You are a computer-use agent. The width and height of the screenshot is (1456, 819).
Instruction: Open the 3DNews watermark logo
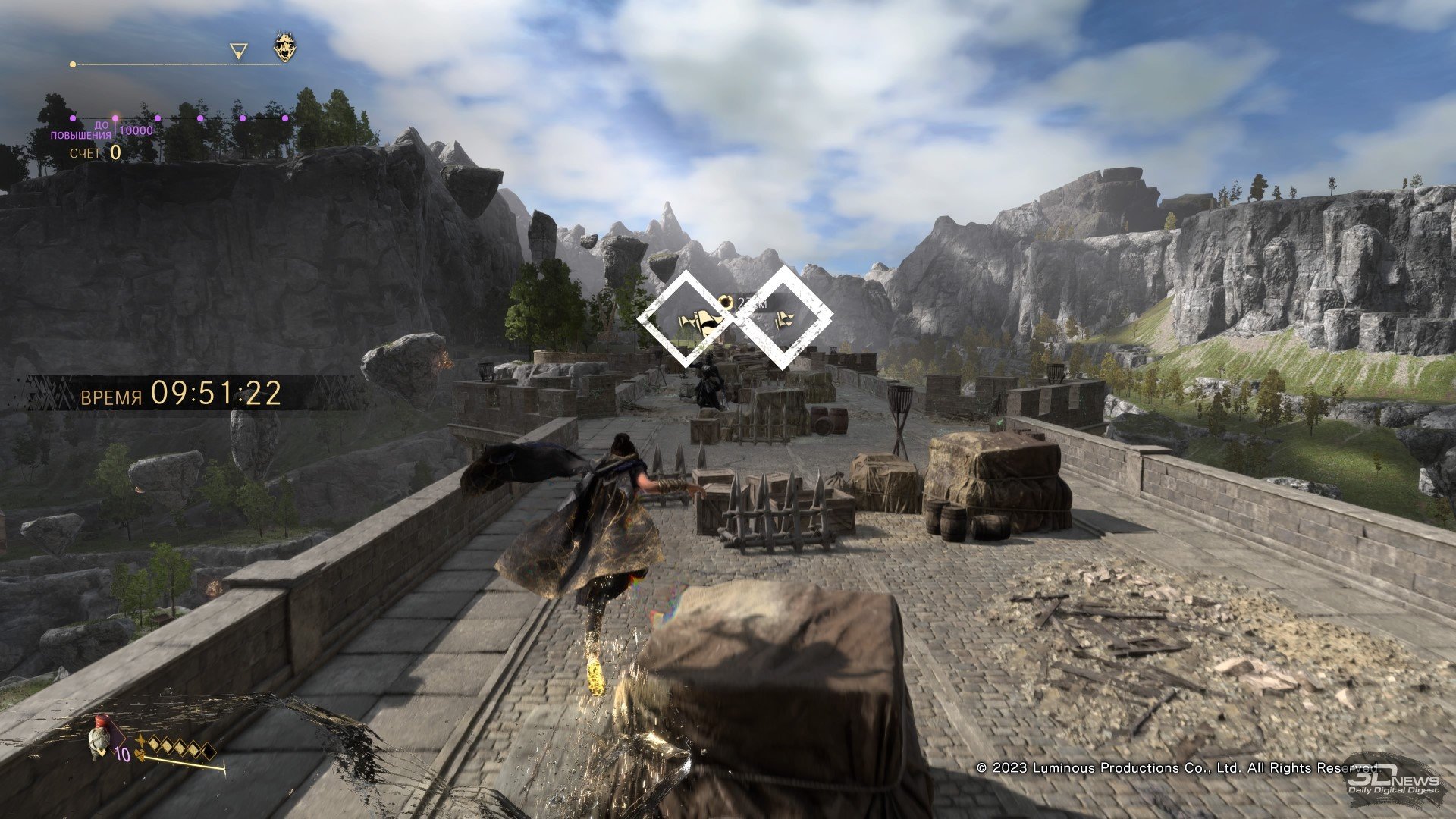pos(1394,780)
